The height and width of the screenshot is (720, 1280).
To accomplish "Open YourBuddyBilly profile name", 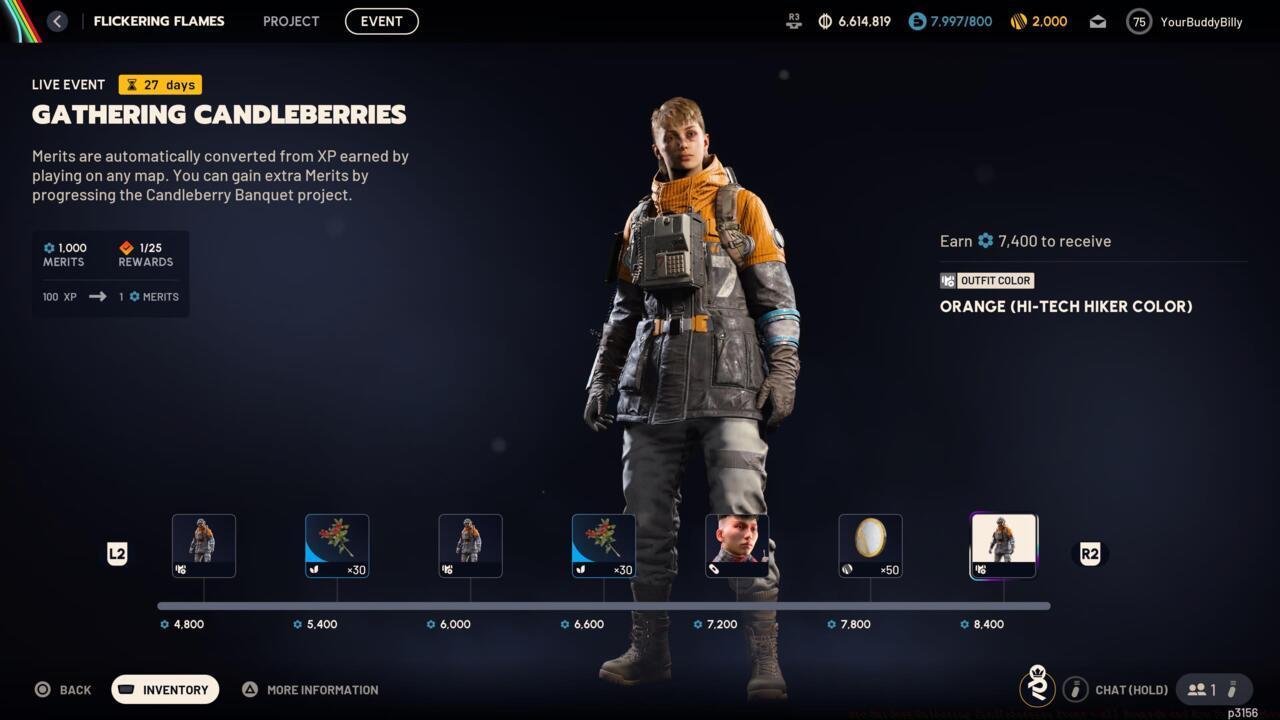I will pos(1202,21).
